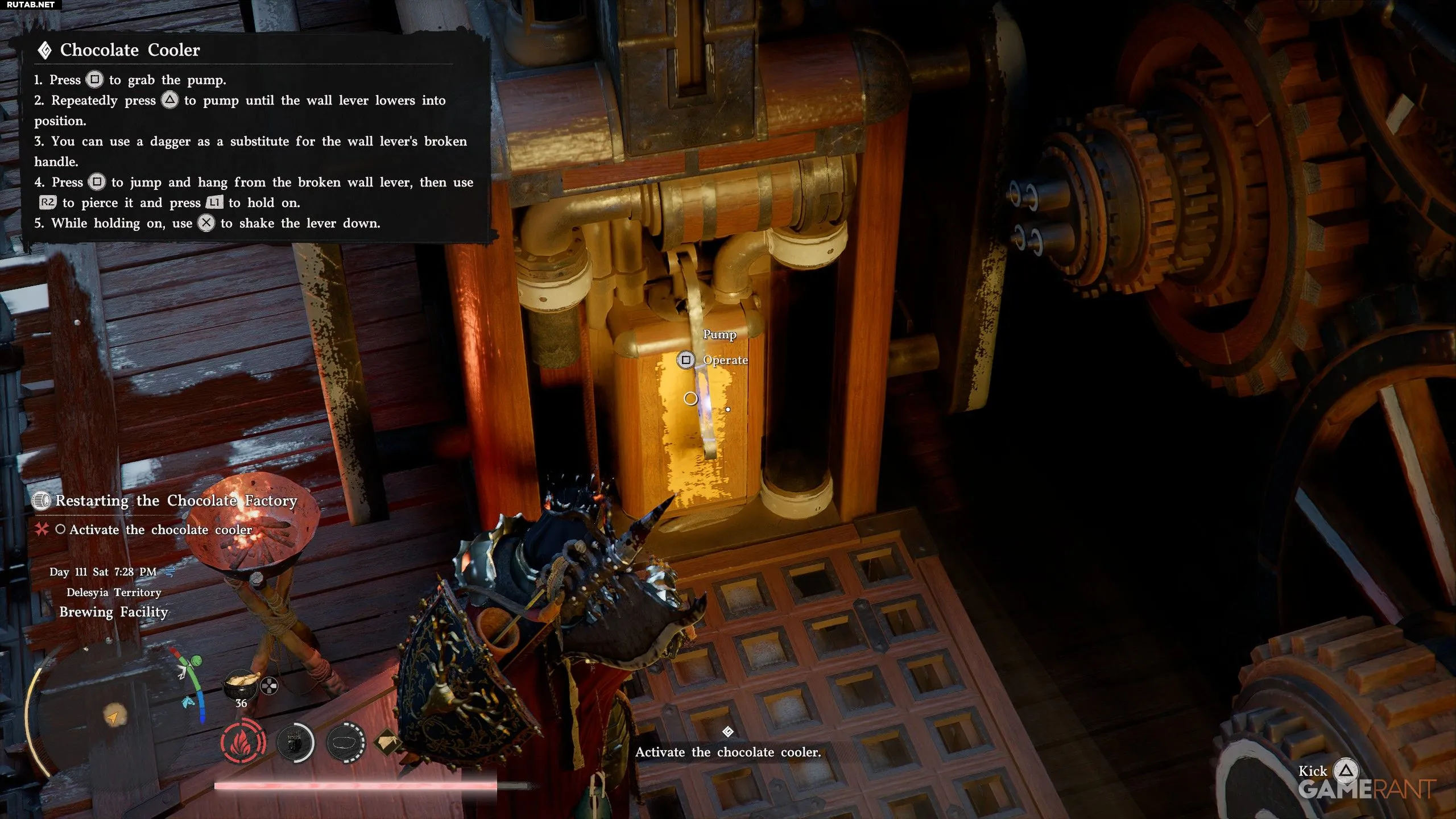Click the Chocolate Cooler tutorial panel title

click(130, 50)
